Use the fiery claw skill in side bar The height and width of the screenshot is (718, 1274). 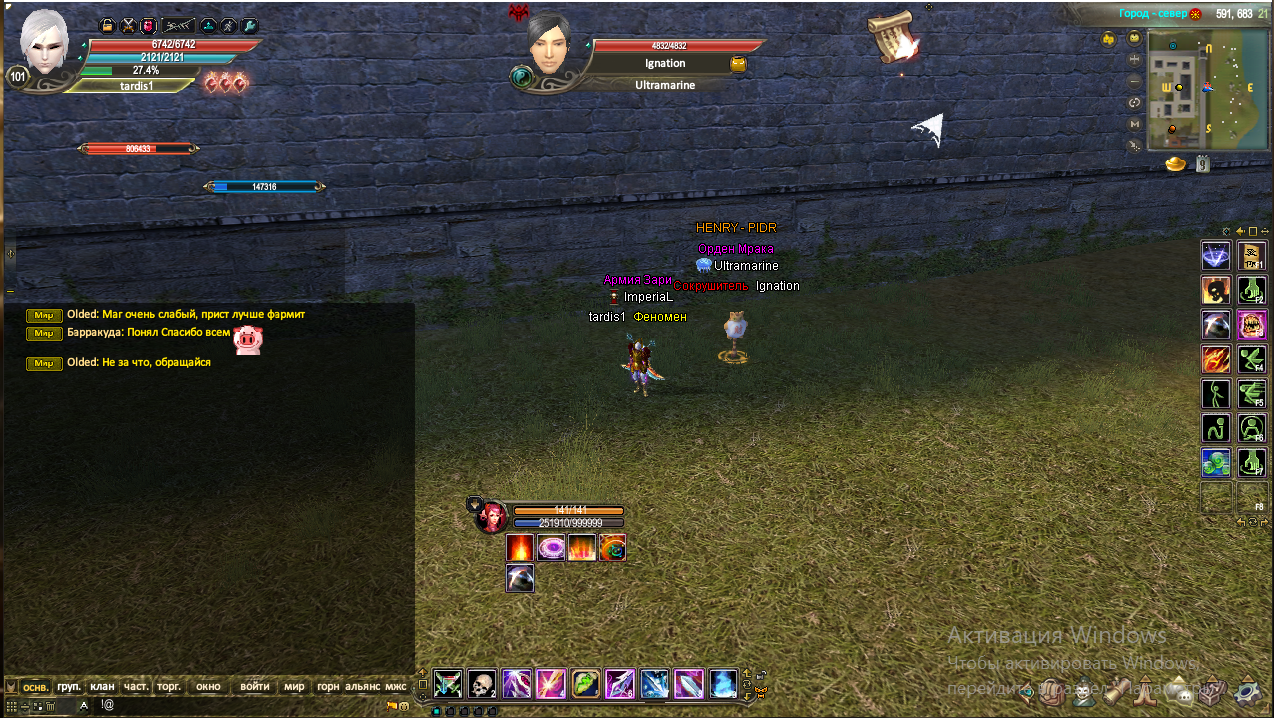point(1216,359)
